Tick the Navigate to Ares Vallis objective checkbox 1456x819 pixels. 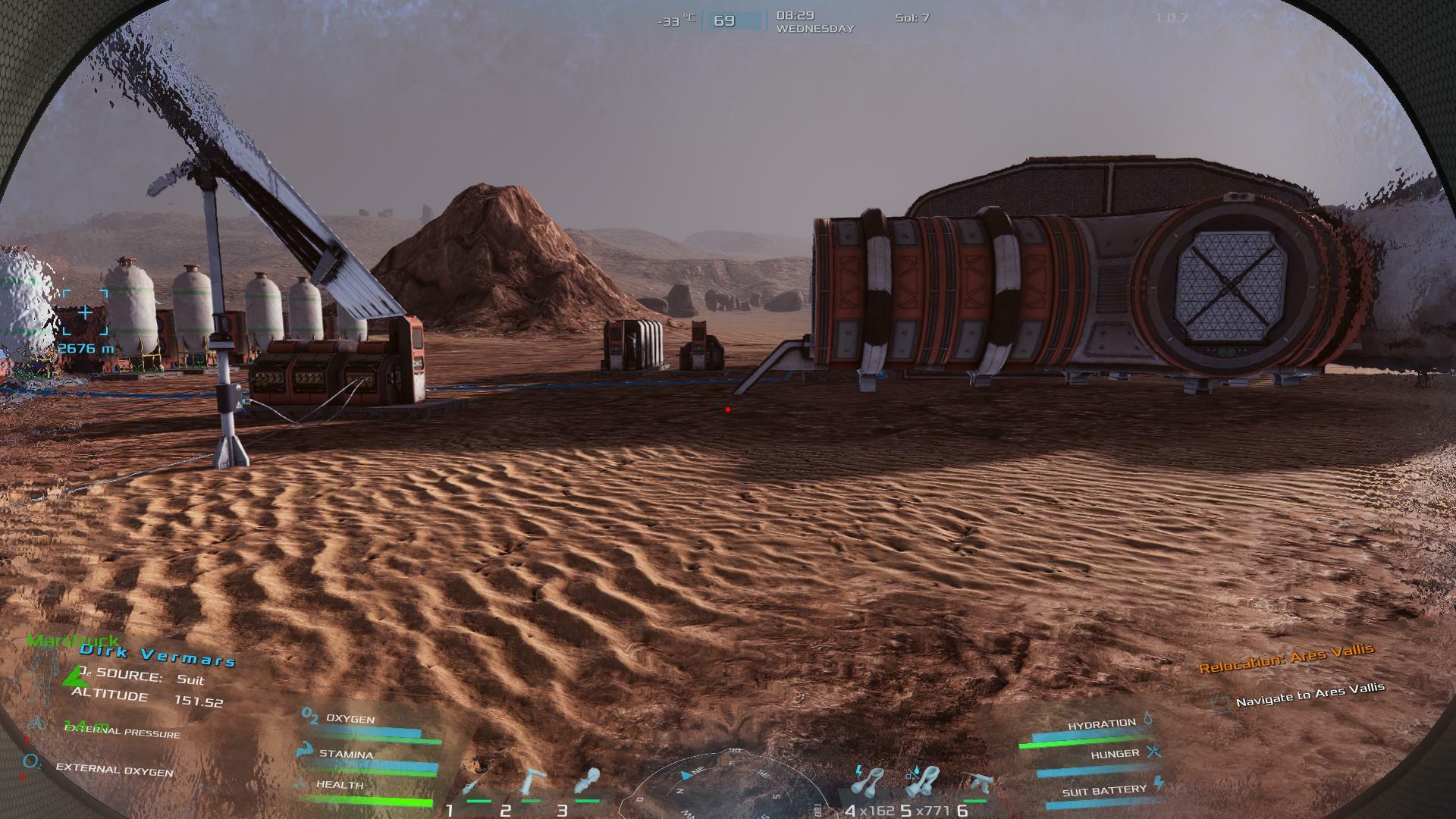tap(1219, 704)
